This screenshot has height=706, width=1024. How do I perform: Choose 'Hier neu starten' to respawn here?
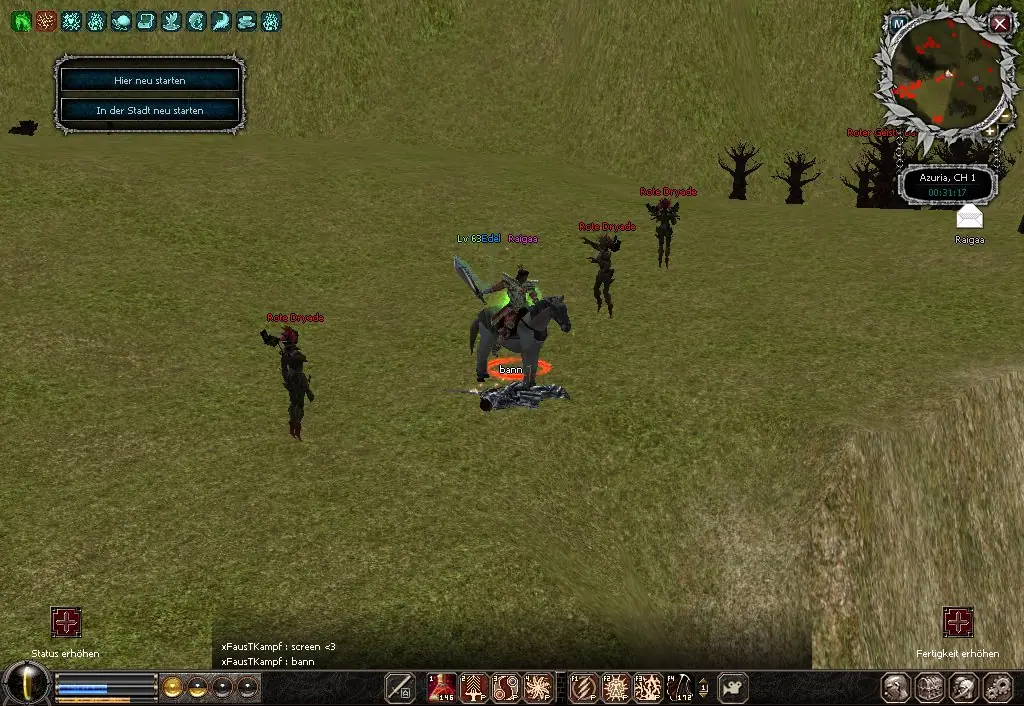point(149,79)
